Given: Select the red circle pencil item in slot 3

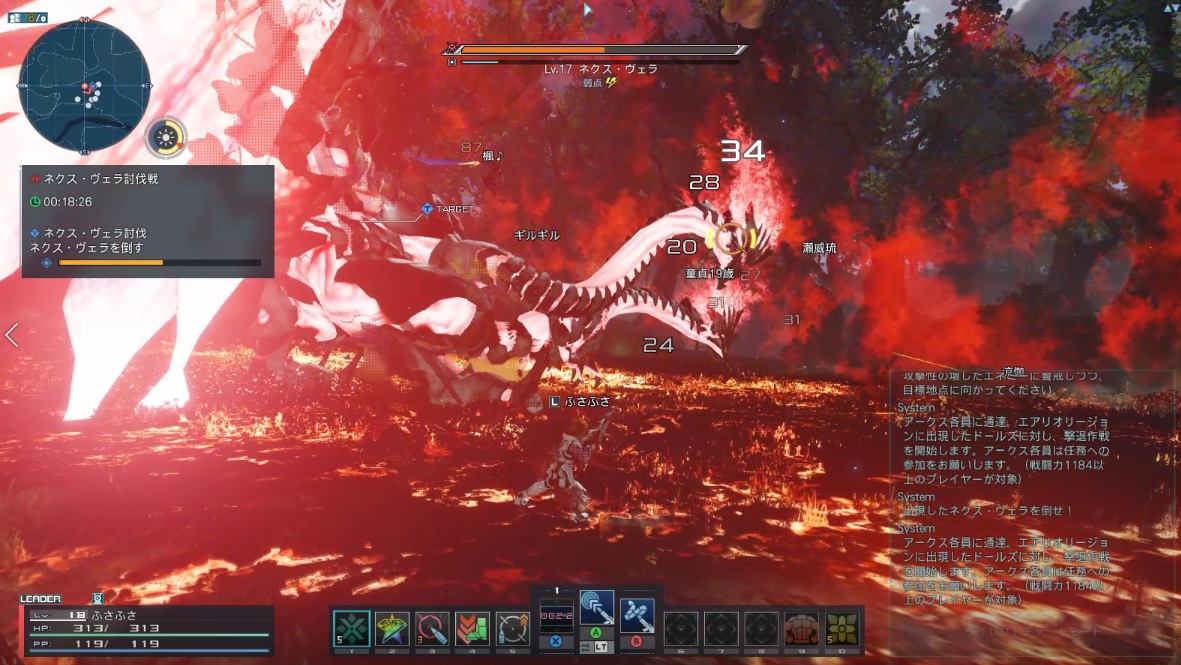Looking at the screenshot, I should [432, 629].
